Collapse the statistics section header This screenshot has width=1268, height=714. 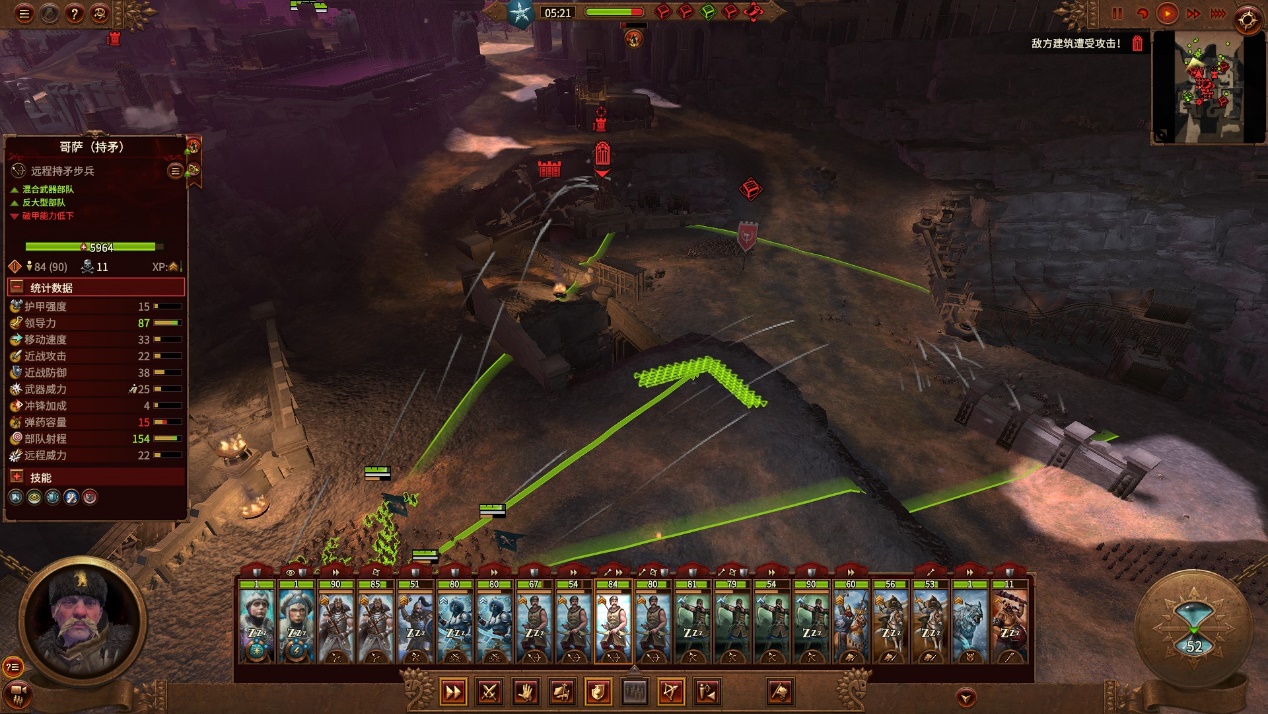point(17,288)
